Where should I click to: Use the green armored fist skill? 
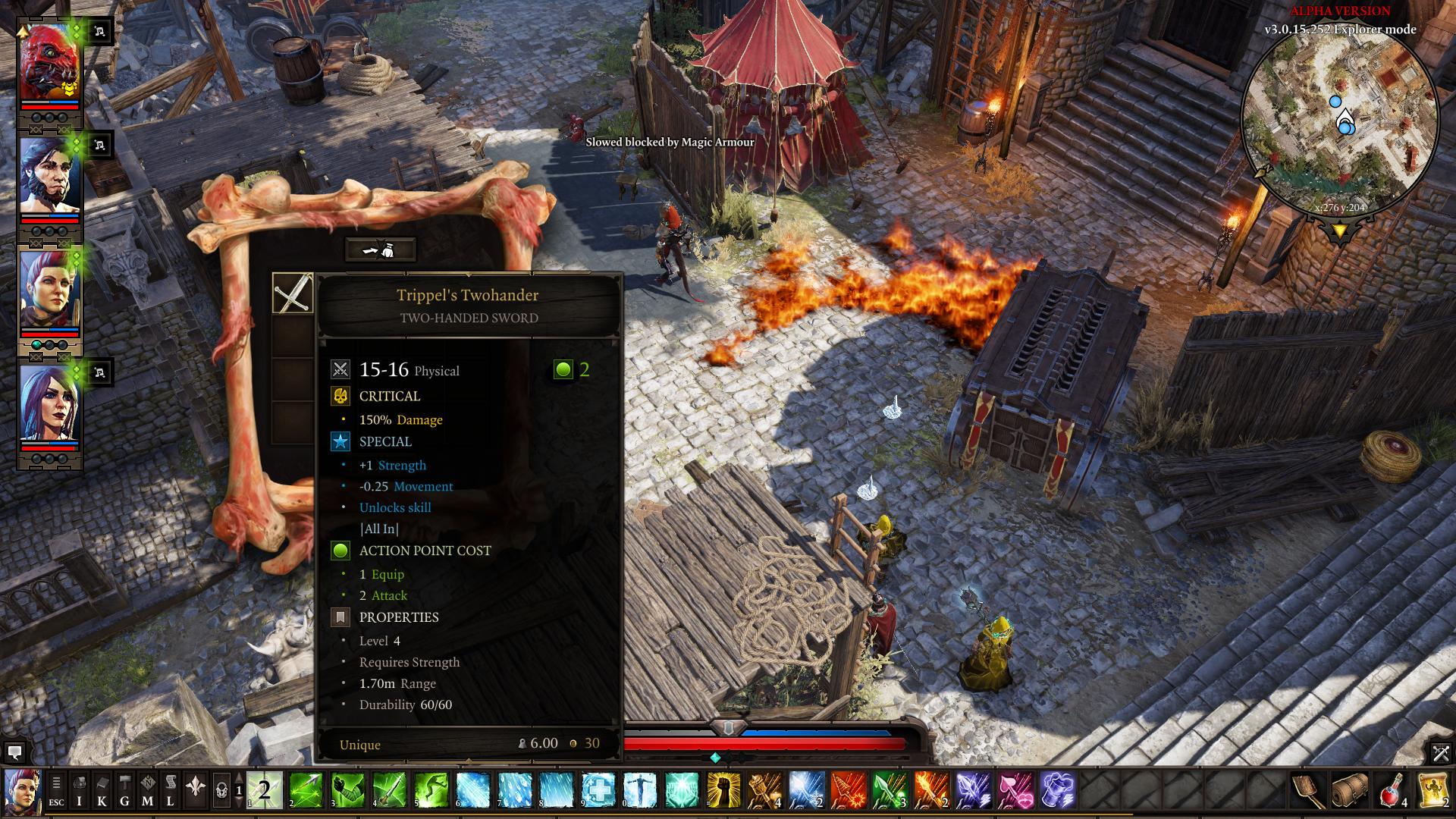(x=347, y=790)
